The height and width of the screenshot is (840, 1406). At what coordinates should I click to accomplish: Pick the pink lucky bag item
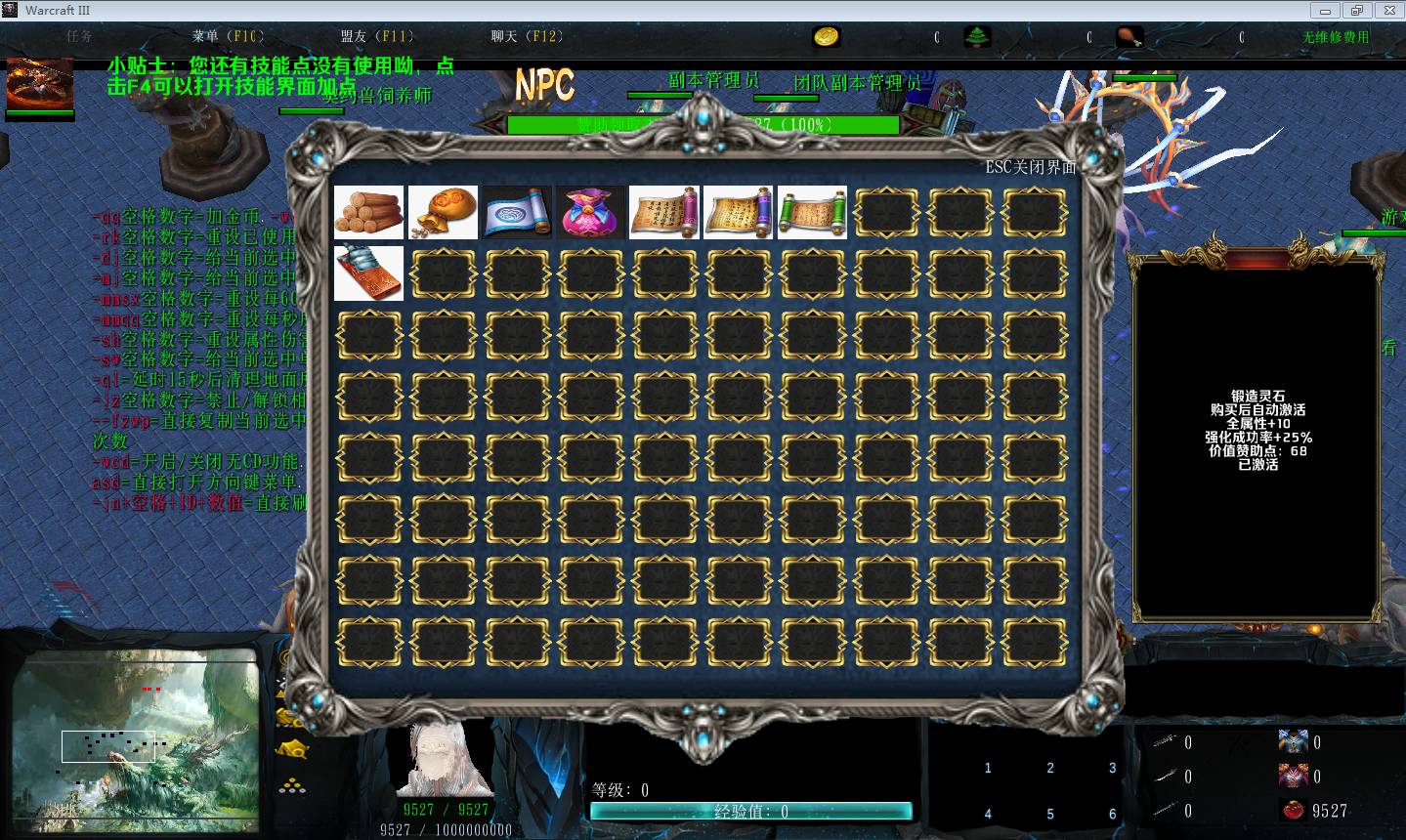590,212
